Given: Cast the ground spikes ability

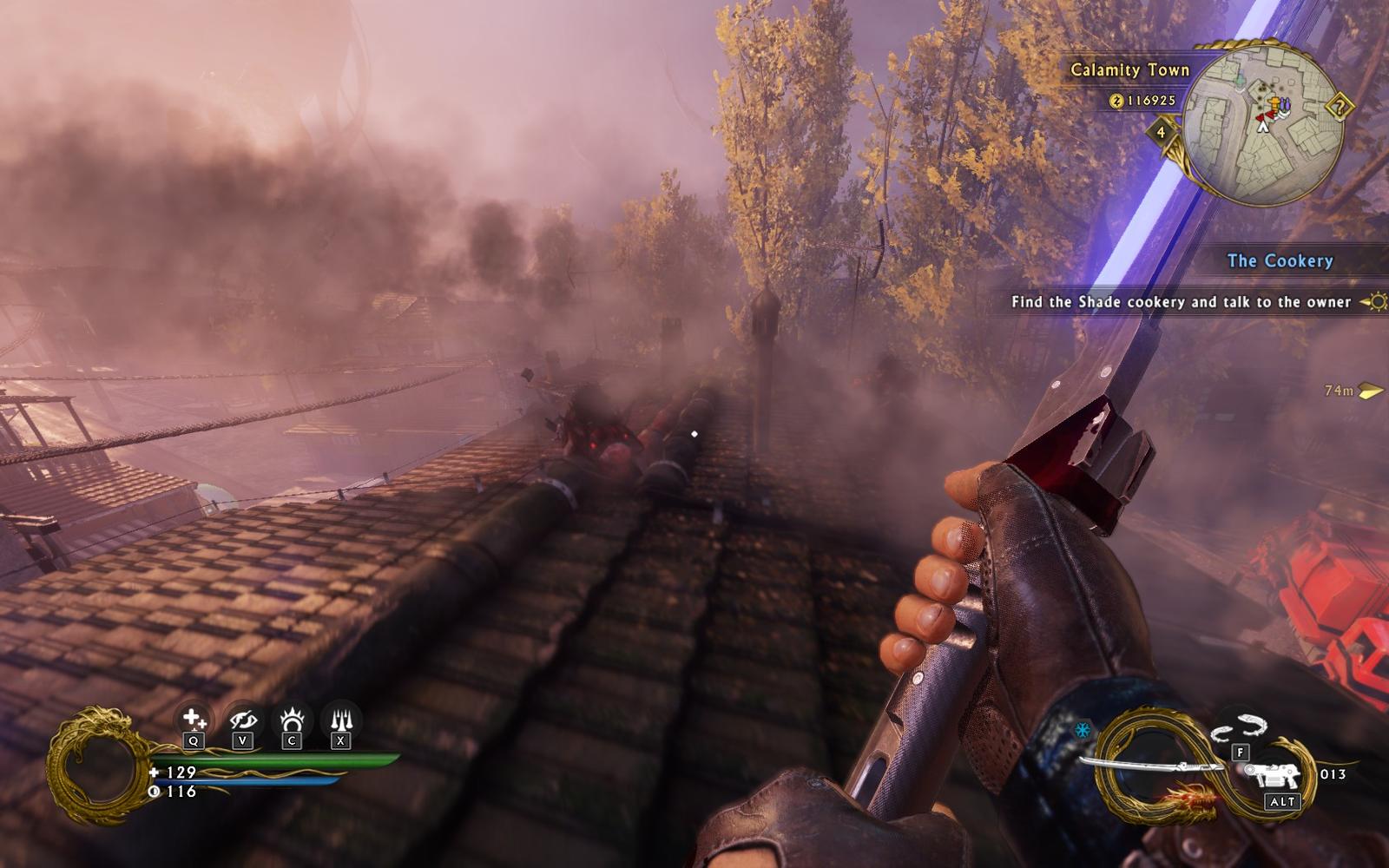Looking at the screenshot, I should click(x=340, y=720).
